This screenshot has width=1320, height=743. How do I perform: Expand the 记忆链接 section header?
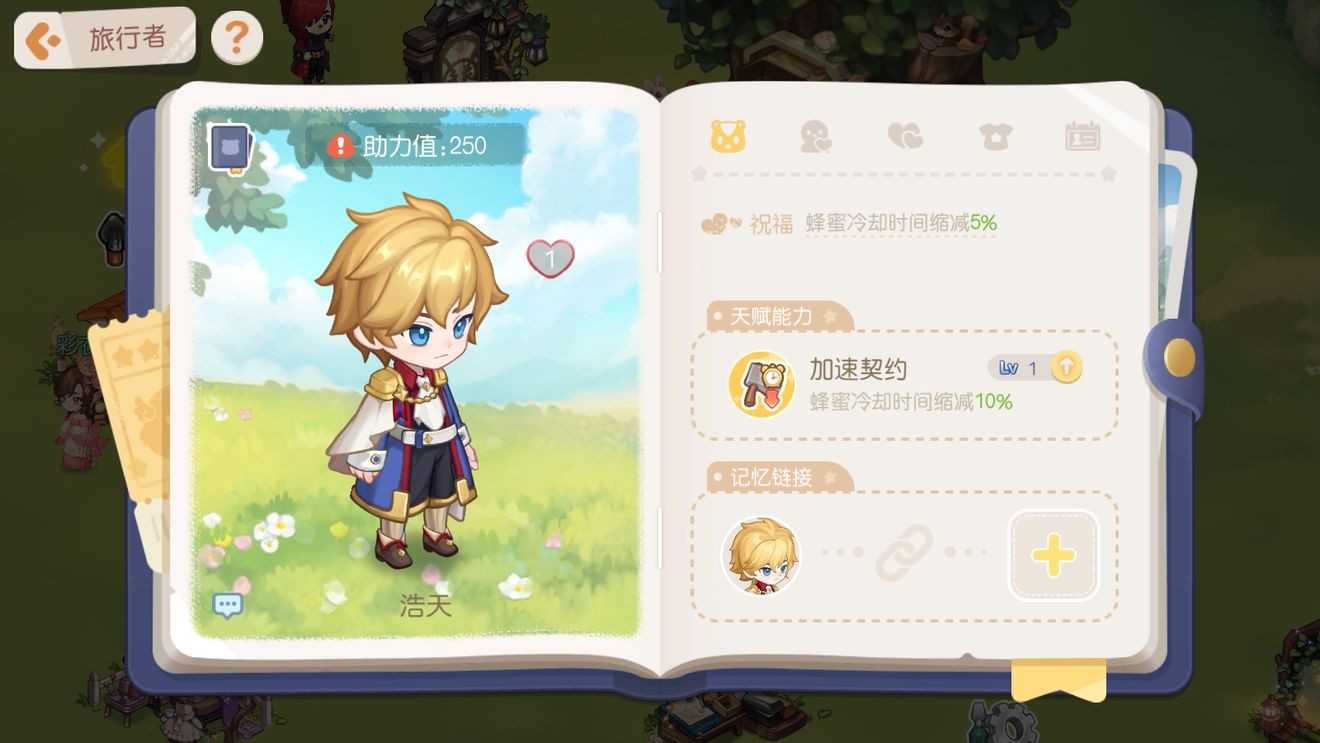pyautogui.click(x=775, y=478)
